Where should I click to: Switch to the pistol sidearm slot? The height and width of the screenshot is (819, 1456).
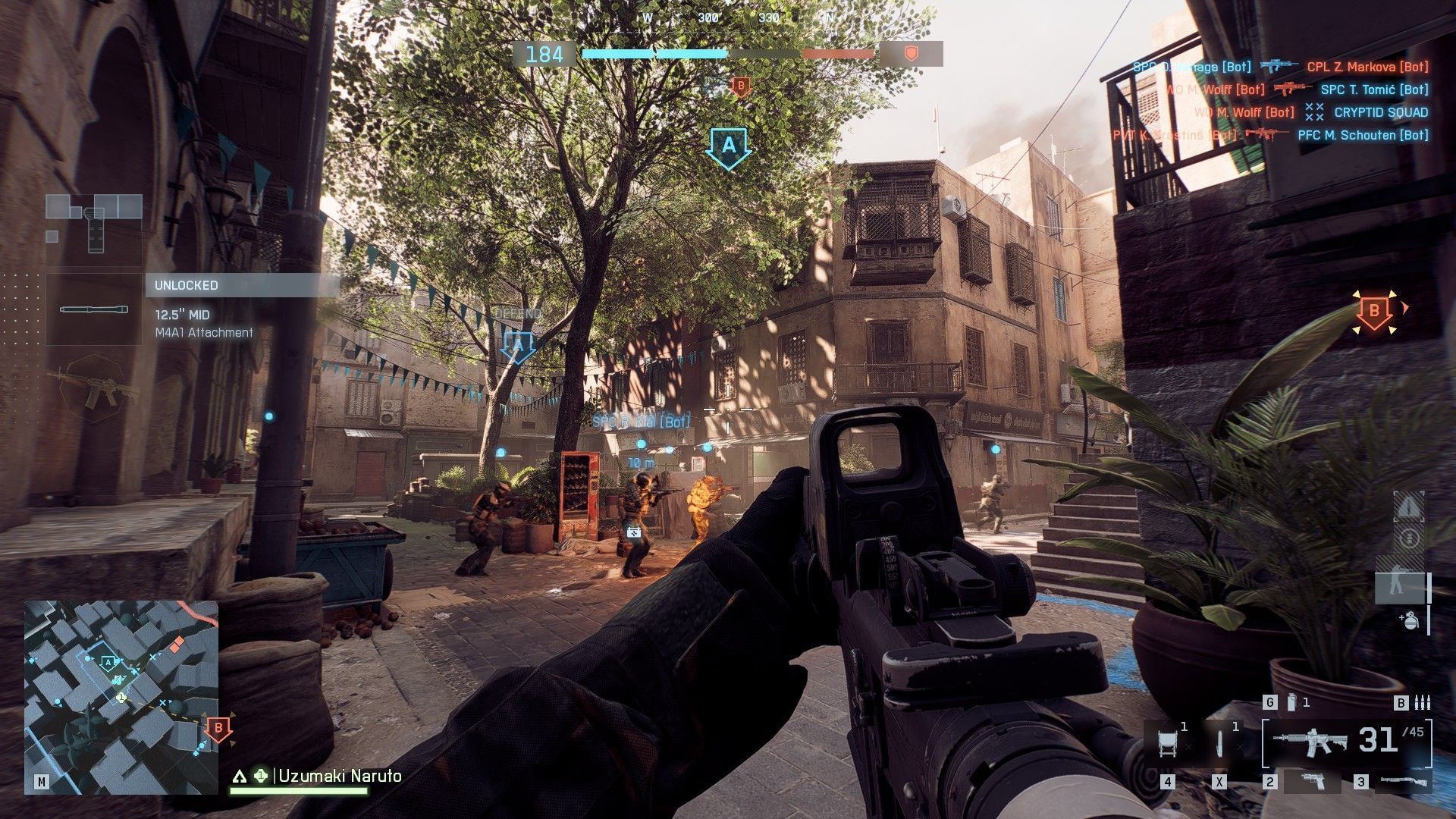1313,780
